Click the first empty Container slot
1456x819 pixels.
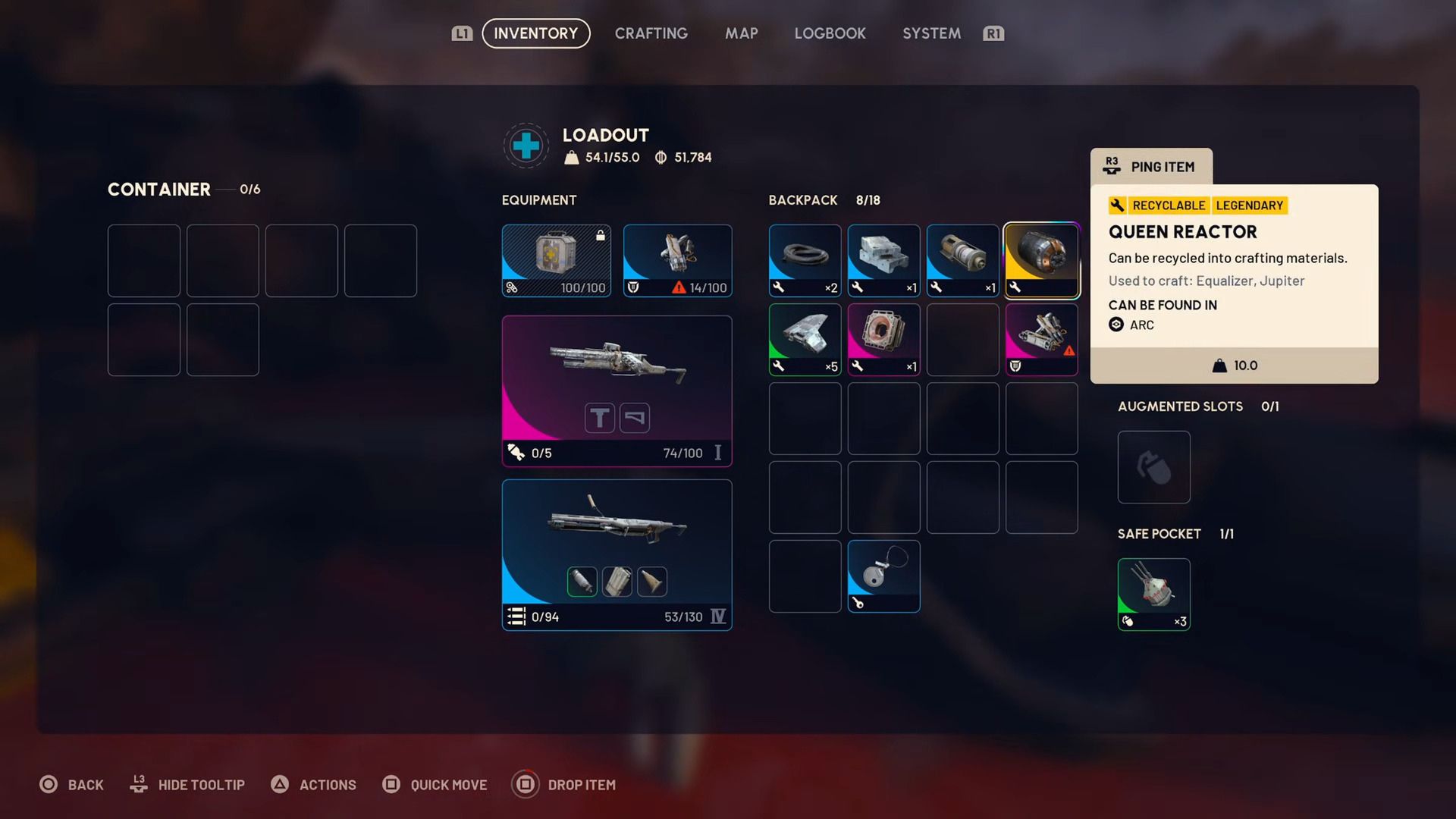(x=144, y=260)
